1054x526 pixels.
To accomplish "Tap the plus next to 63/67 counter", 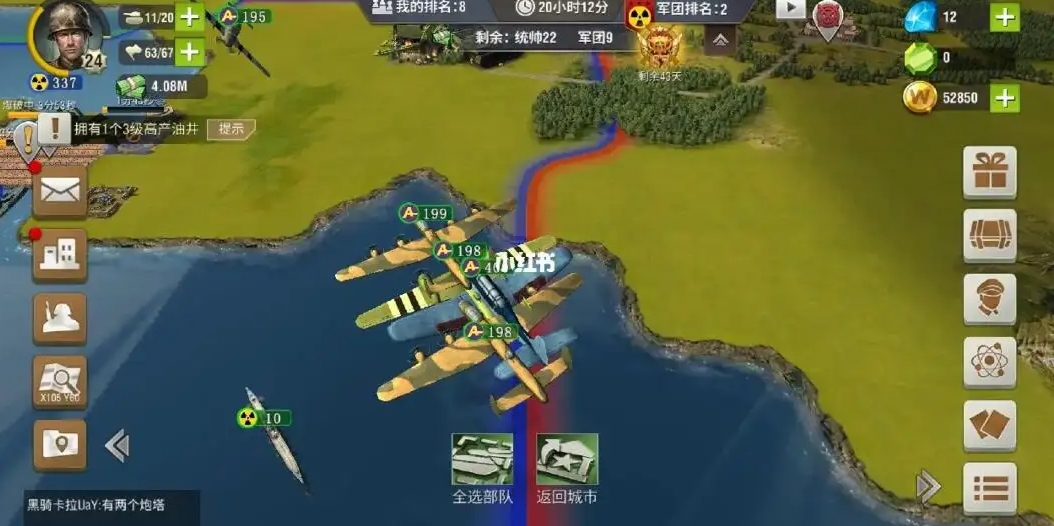I will click(x=190, y=52).
